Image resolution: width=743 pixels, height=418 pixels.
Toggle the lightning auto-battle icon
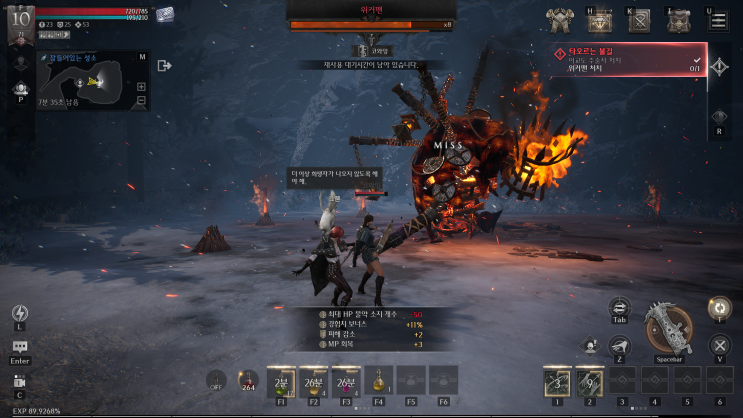click(x=20, y=313)
